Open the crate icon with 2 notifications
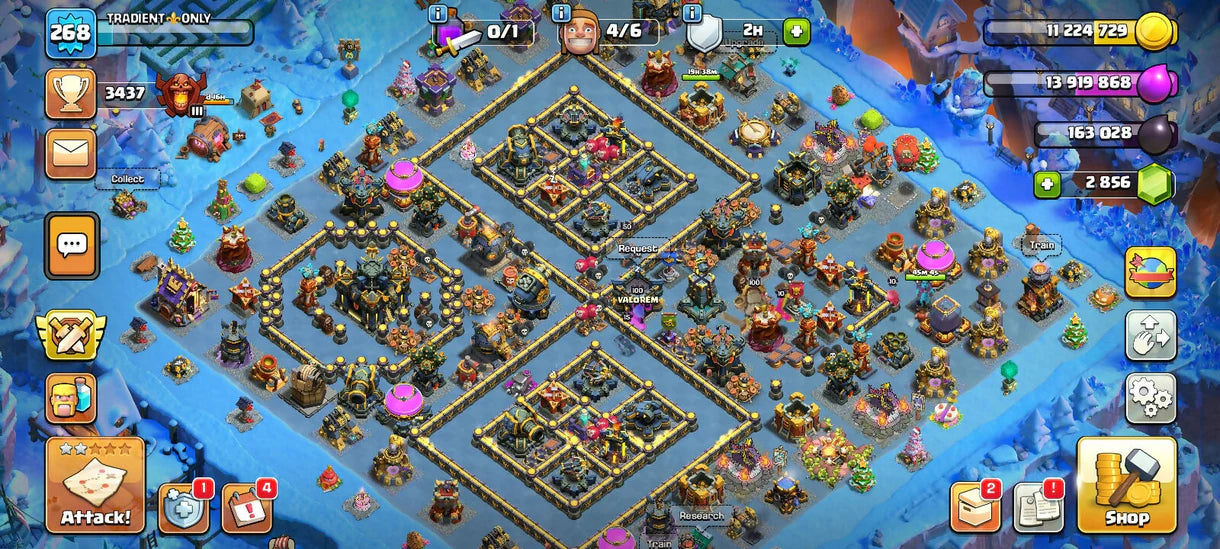The image size is (1220, 549). pyautogui.click(x=975, y=509)
